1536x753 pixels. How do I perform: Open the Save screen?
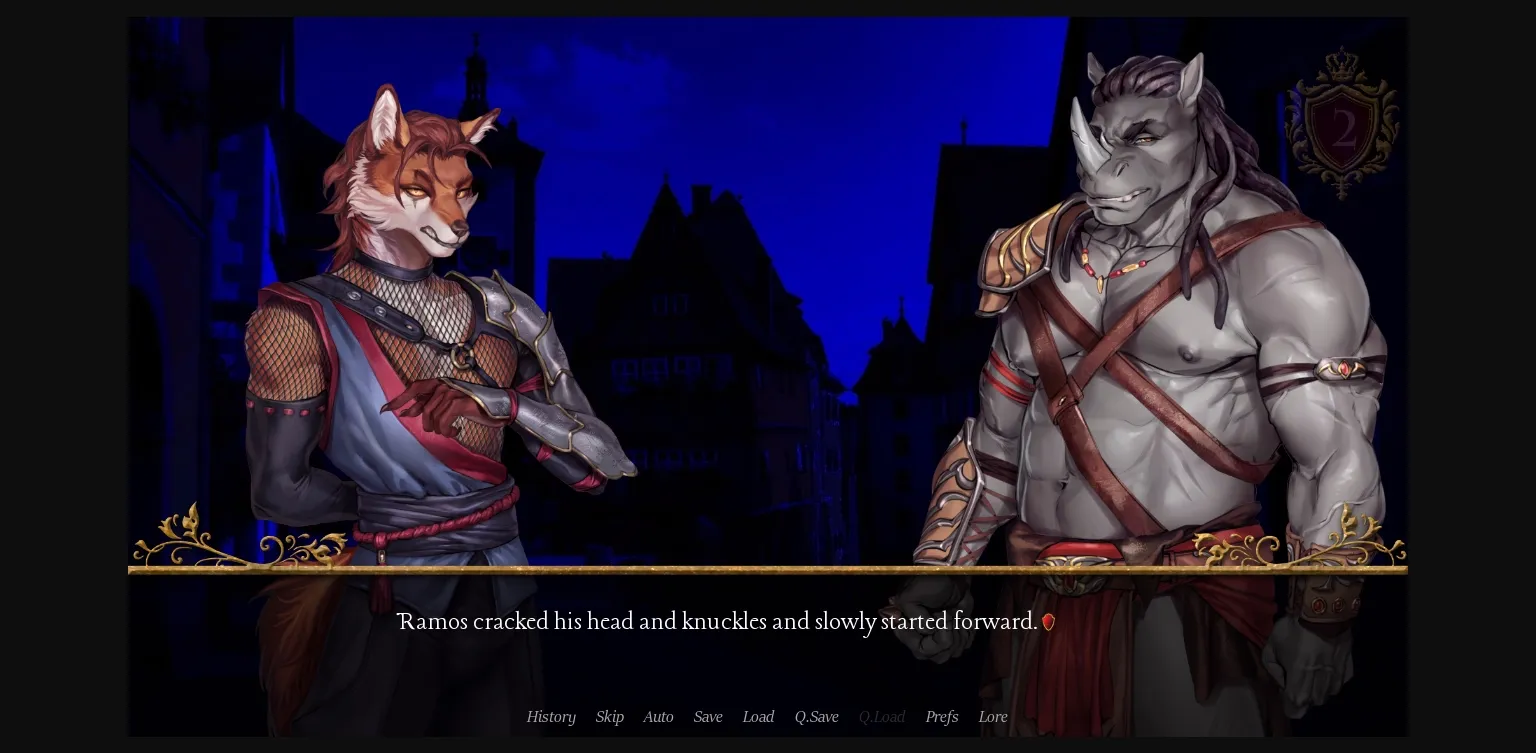click(x=708, y=717)
